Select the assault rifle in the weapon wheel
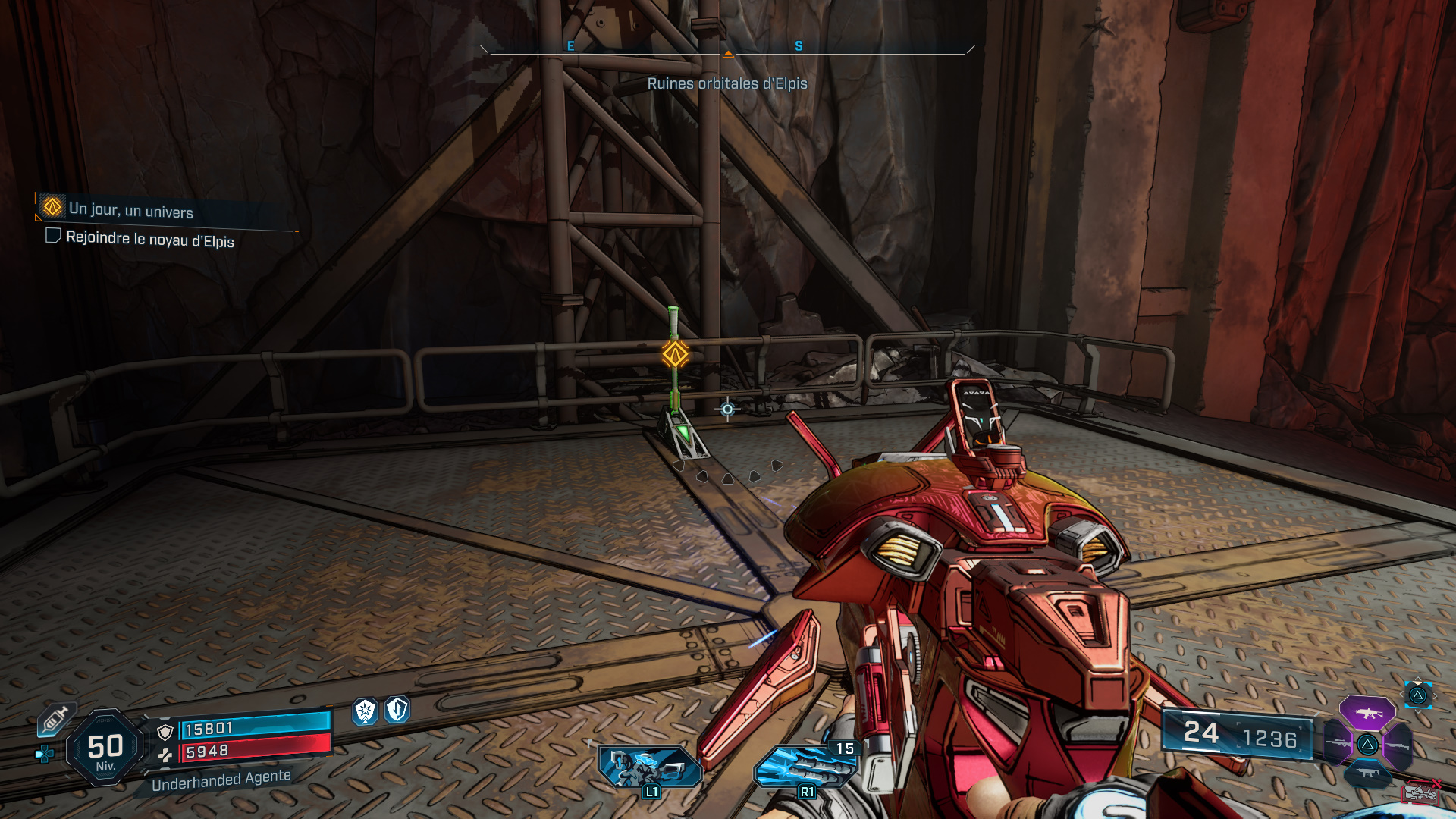The height and width of the screenshot is (819, 1456). (x=1367, y=713)
